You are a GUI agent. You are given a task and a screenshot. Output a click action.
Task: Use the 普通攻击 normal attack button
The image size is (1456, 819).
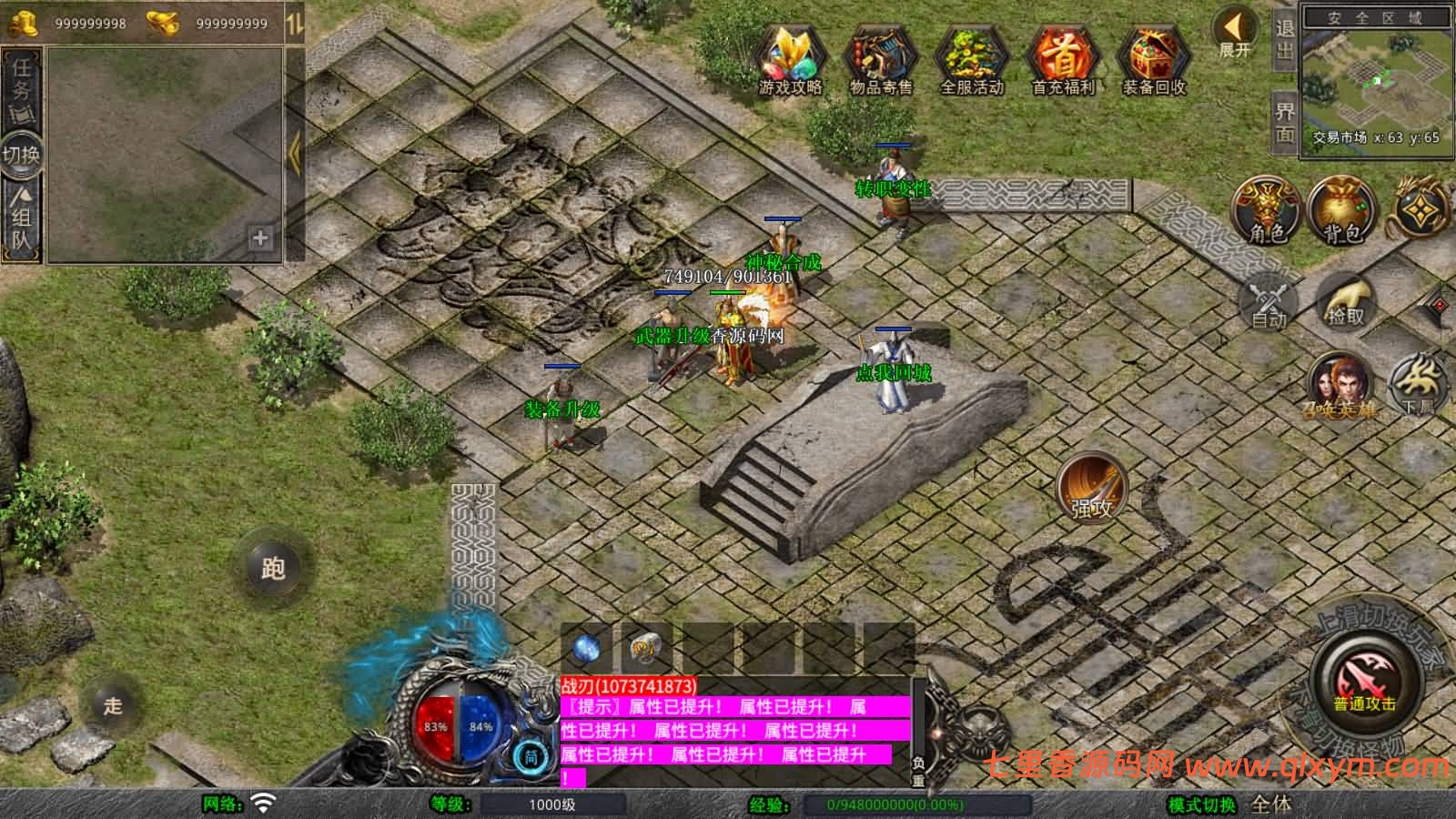click(x=1364, y=681)
